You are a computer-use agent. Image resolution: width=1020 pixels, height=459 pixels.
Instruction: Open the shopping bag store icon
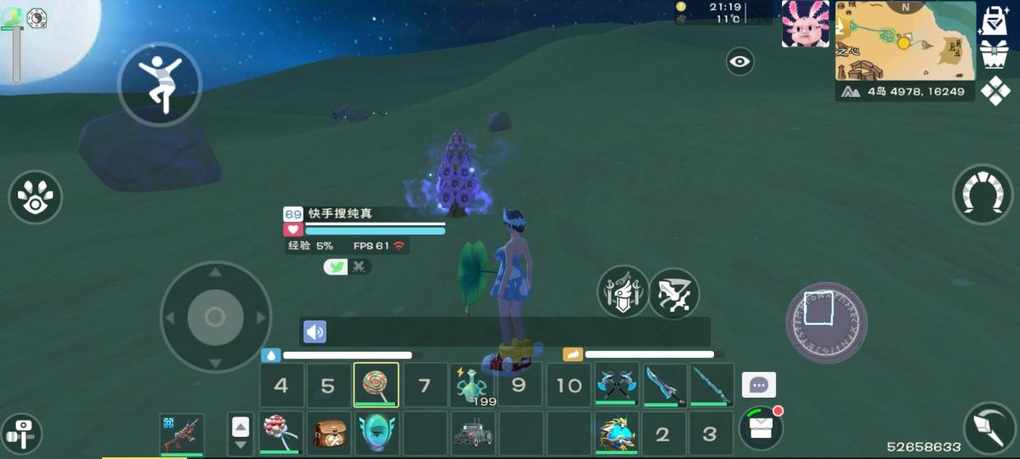[x=995, y=19]
